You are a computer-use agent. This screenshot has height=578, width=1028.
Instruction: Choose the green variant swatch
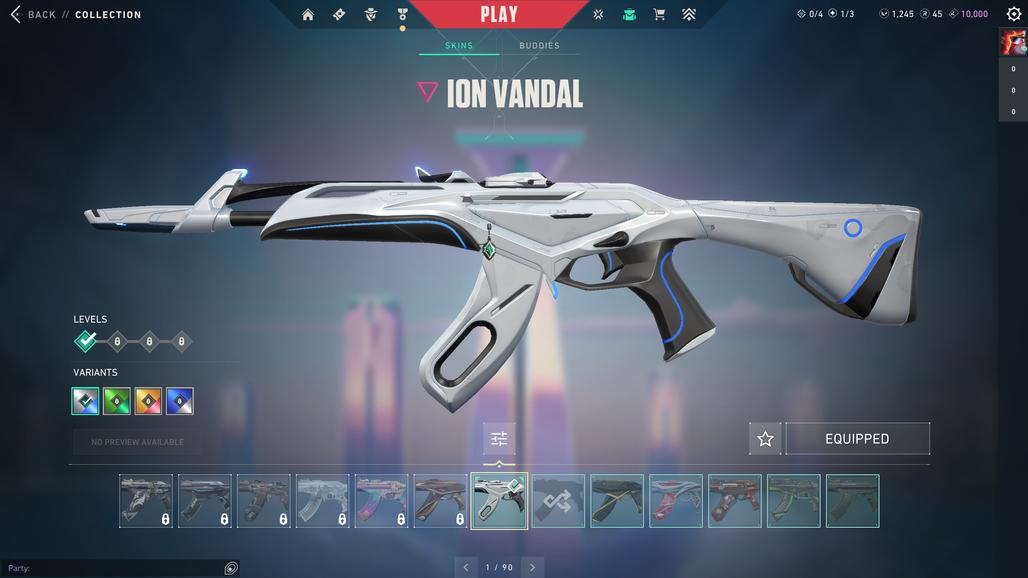[117, 401]
